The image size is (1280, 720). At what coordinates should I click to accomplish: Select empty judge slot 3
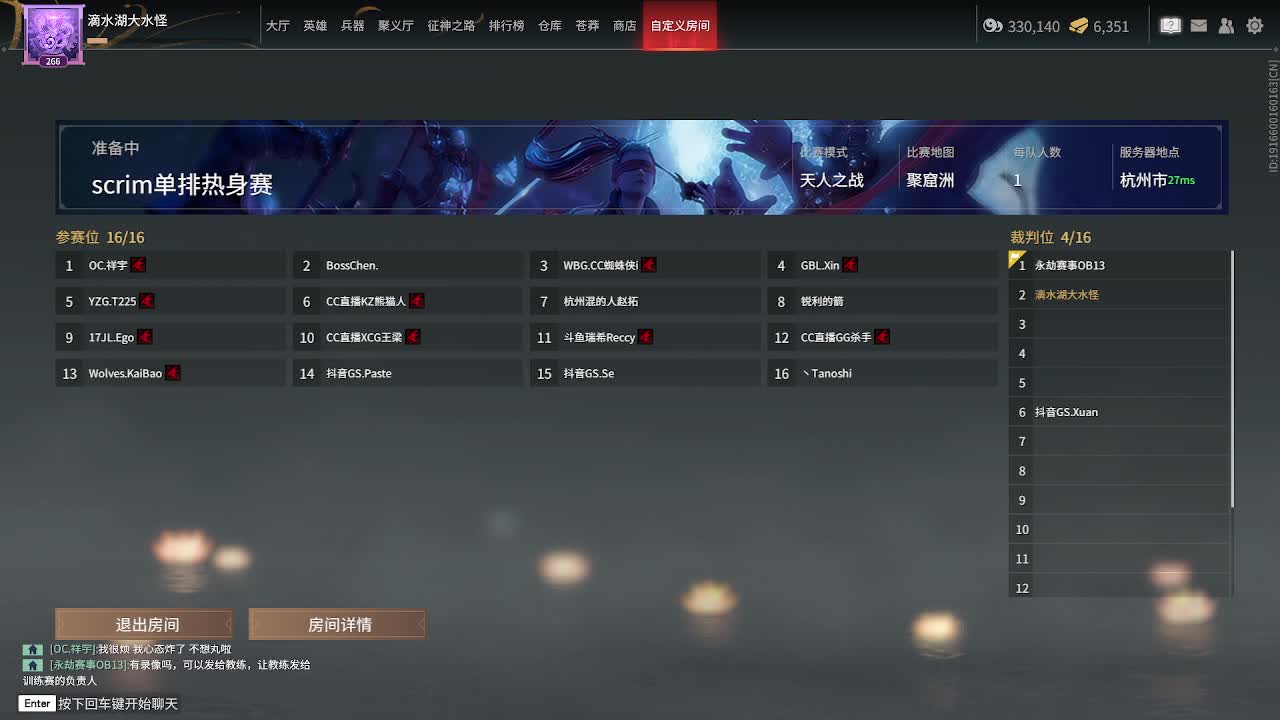coord(1117,323)
